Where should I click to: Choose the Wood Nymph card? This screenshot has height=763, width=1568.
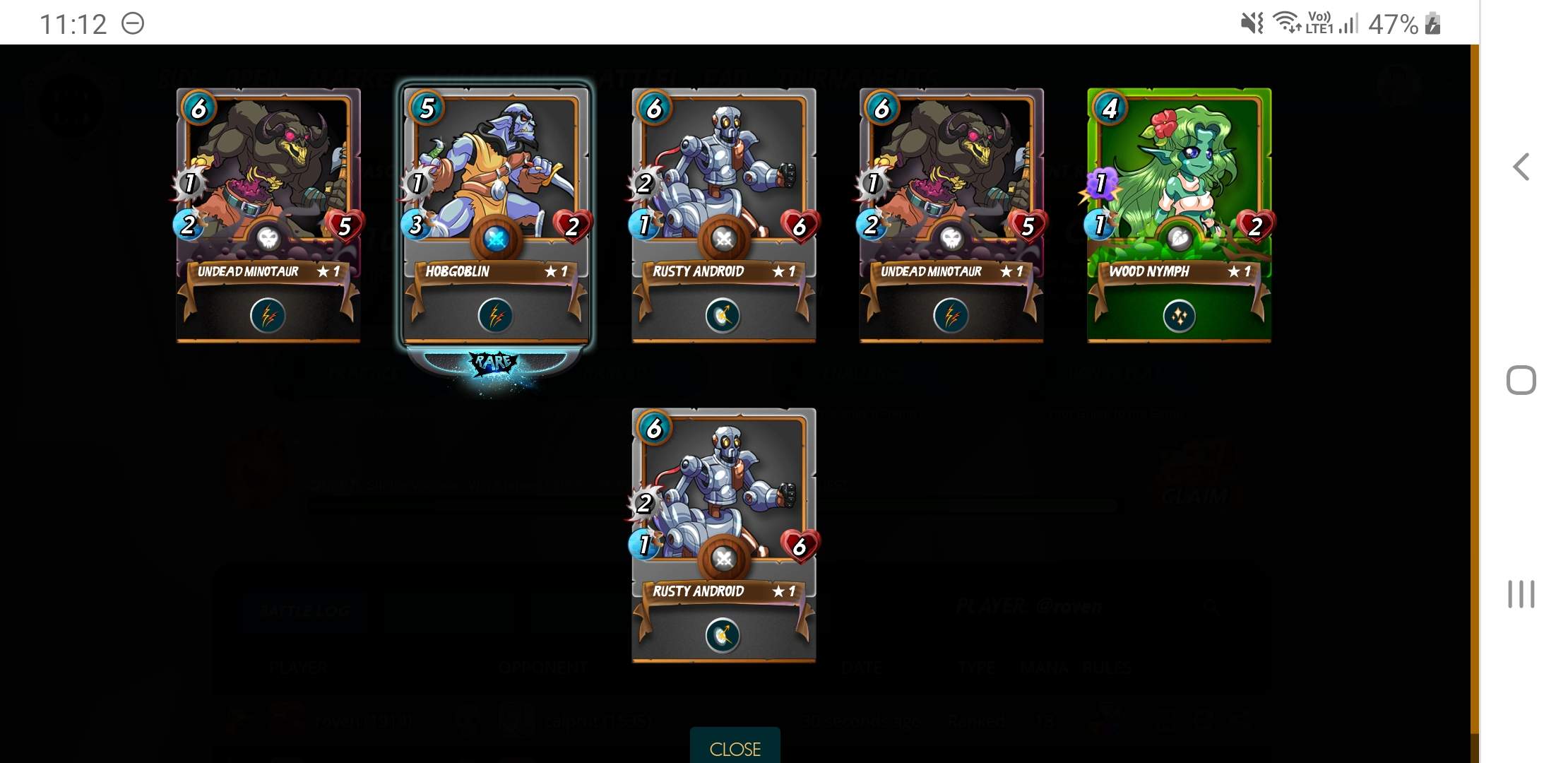(x=1179, y=212)
